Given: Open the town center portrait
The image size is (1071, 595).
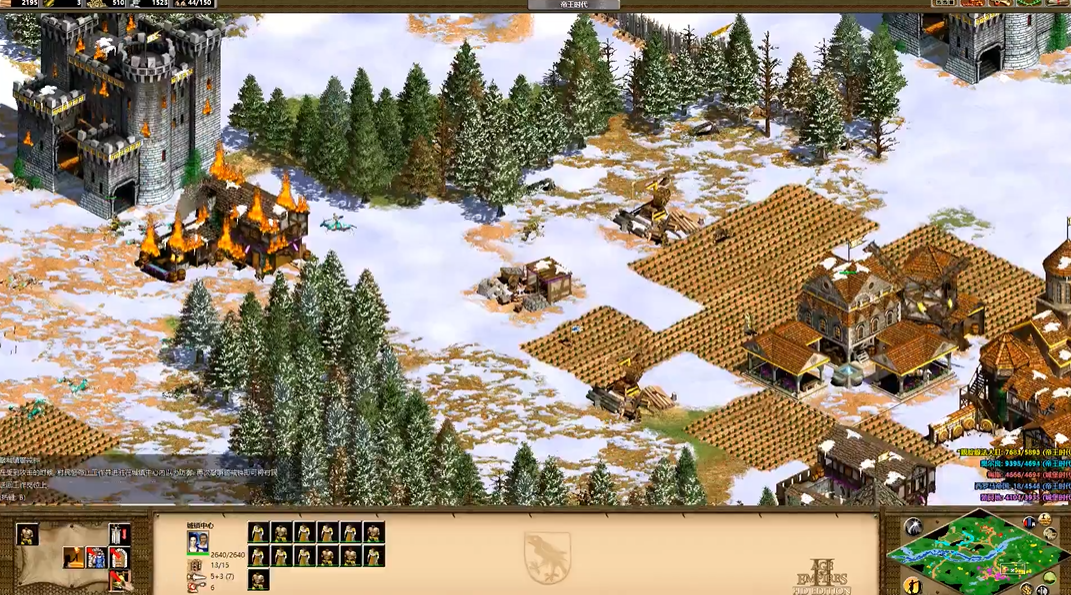Looking at the screenshot, I should click(x=197, y=541).
